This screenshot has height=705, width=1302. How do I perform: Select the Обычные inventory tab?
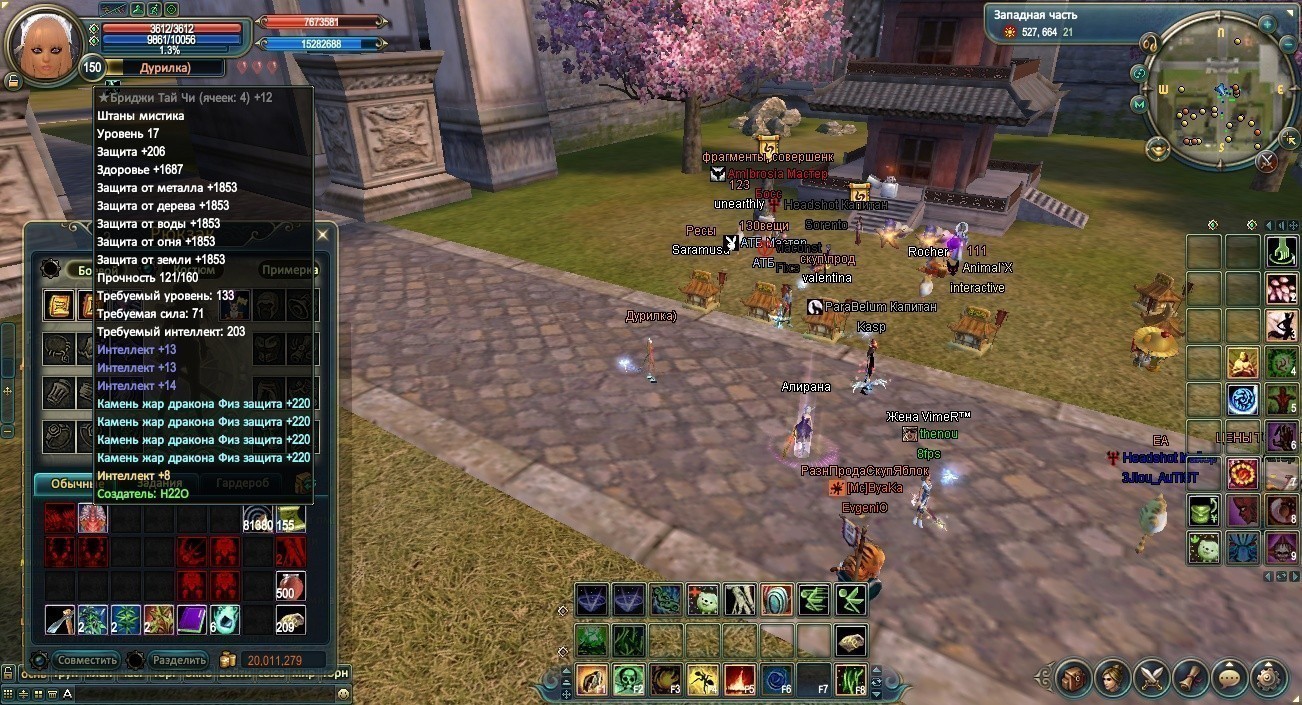tap(68, 483)
